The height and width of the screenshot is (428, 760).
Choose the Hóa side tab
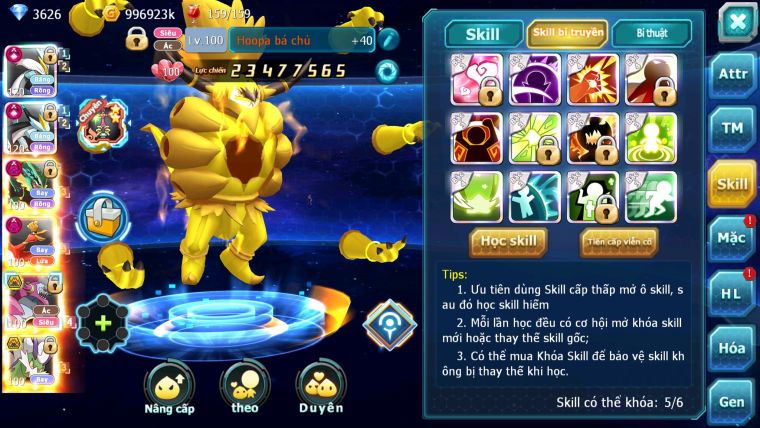click(732, 347)
